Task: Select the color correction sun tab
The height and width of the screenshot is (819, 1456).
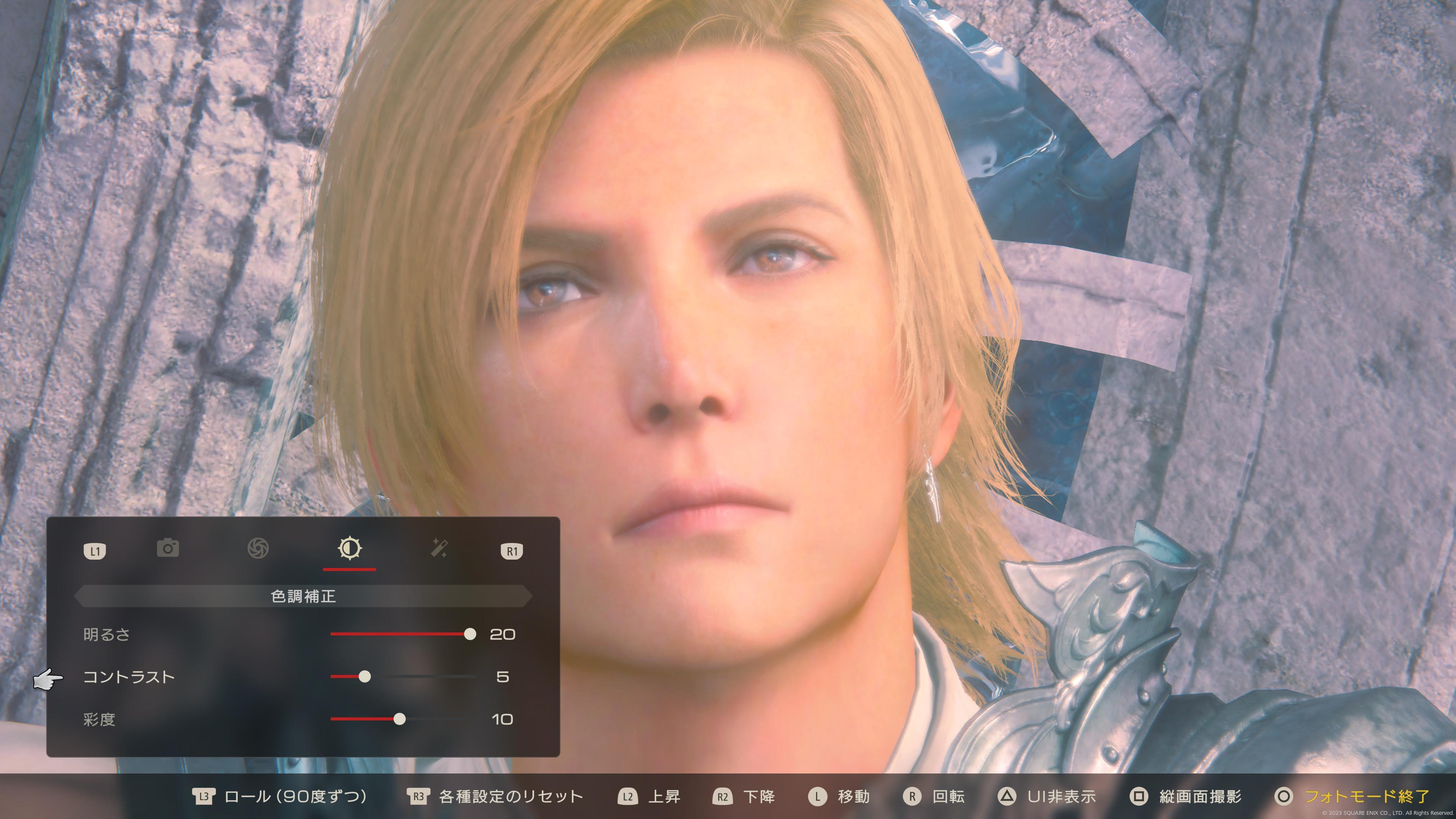Action: (349, 548)
